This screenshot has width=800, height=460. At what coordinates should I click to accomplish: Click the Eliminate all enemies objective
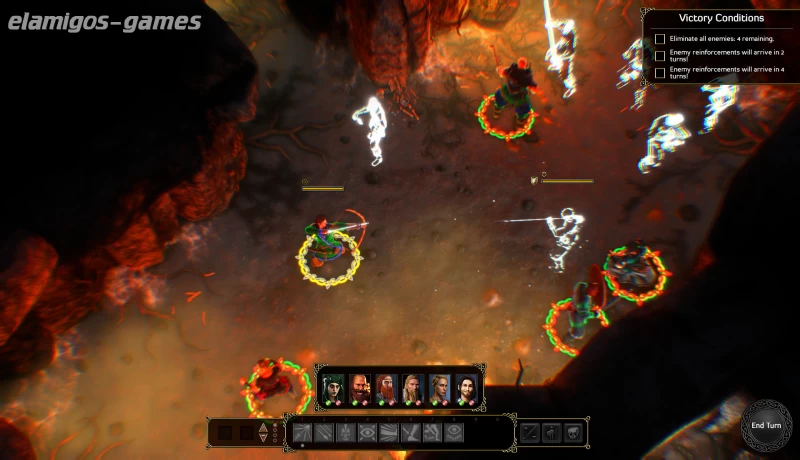[x=714, y=39]
